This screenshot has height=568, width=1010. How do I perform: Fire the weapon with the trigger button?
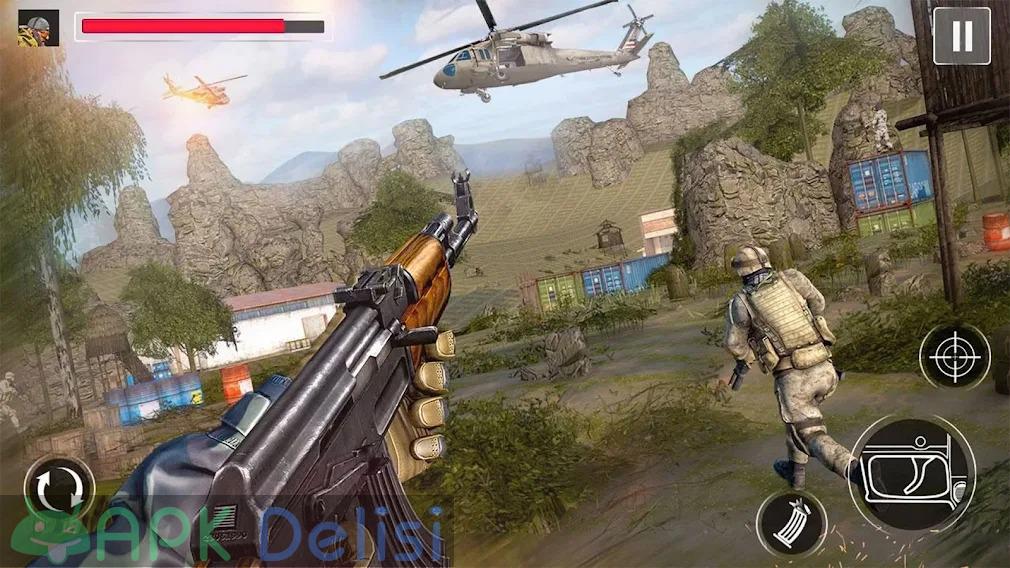(x=911, y=473)
